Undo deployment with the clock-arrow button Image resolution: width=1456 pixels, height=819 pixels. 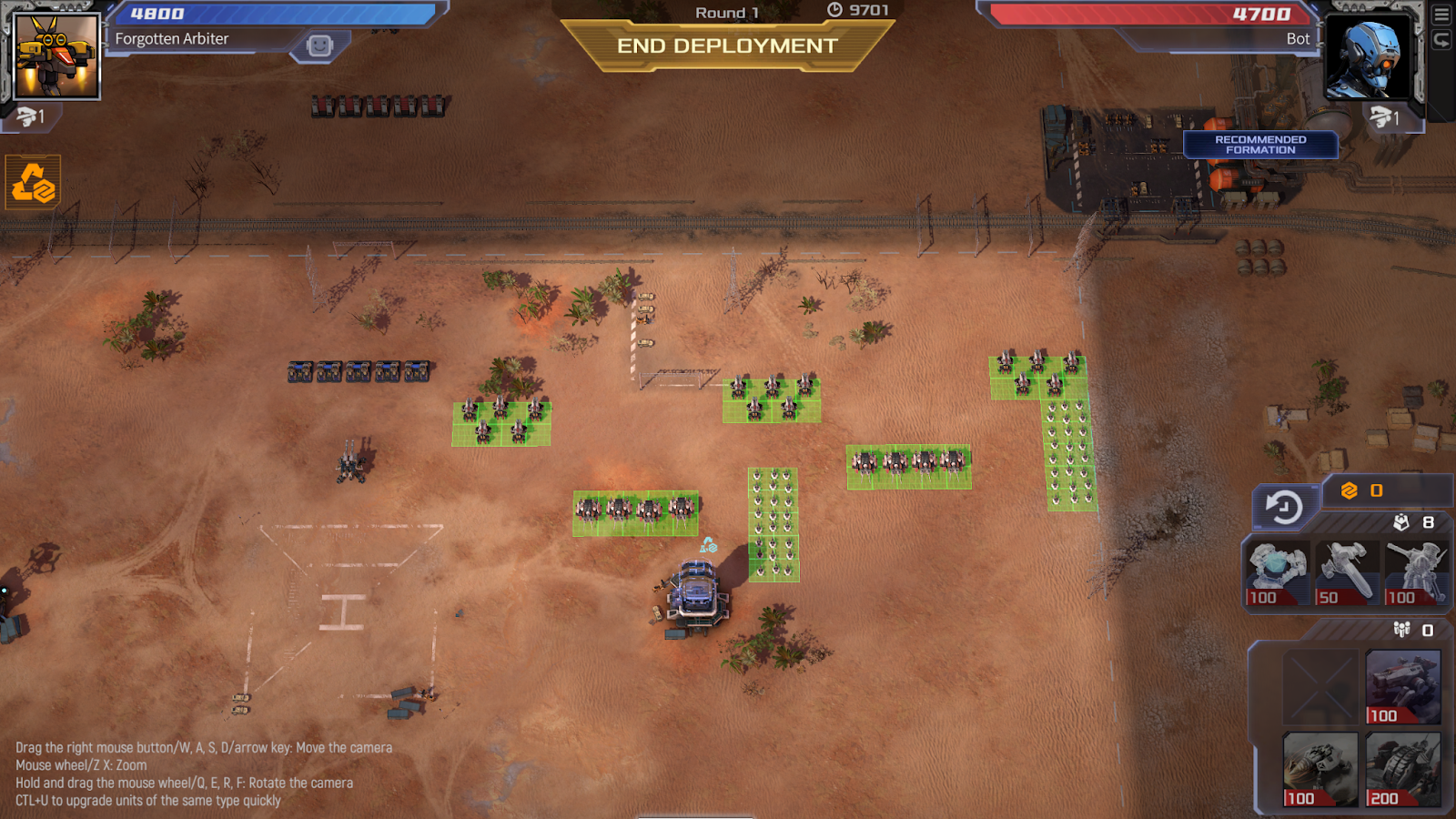(x=1285, y=507)
